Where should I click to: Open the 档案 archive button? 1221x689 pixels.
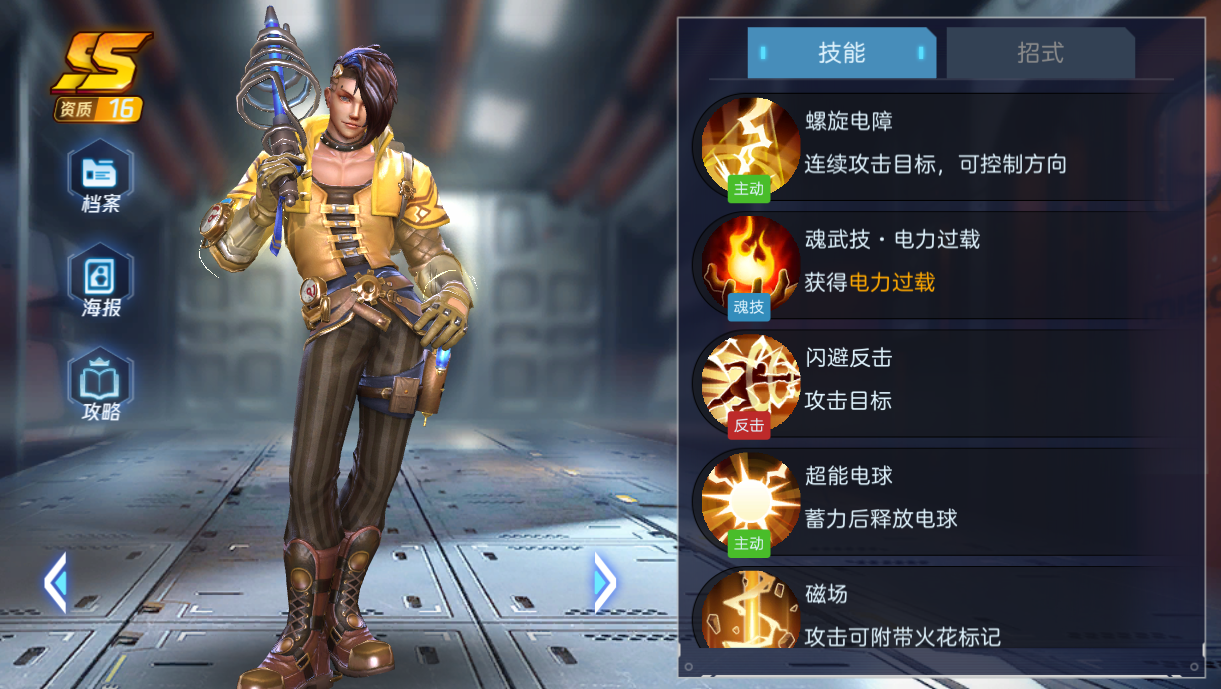tap(100, 179)
